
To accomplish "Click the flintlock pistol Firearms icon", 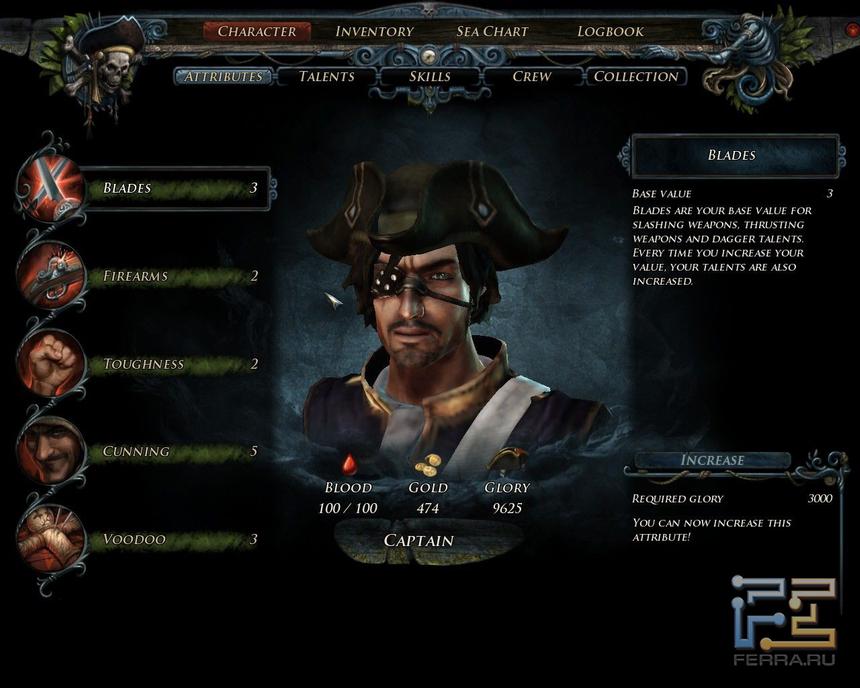I will coord(50,276).
